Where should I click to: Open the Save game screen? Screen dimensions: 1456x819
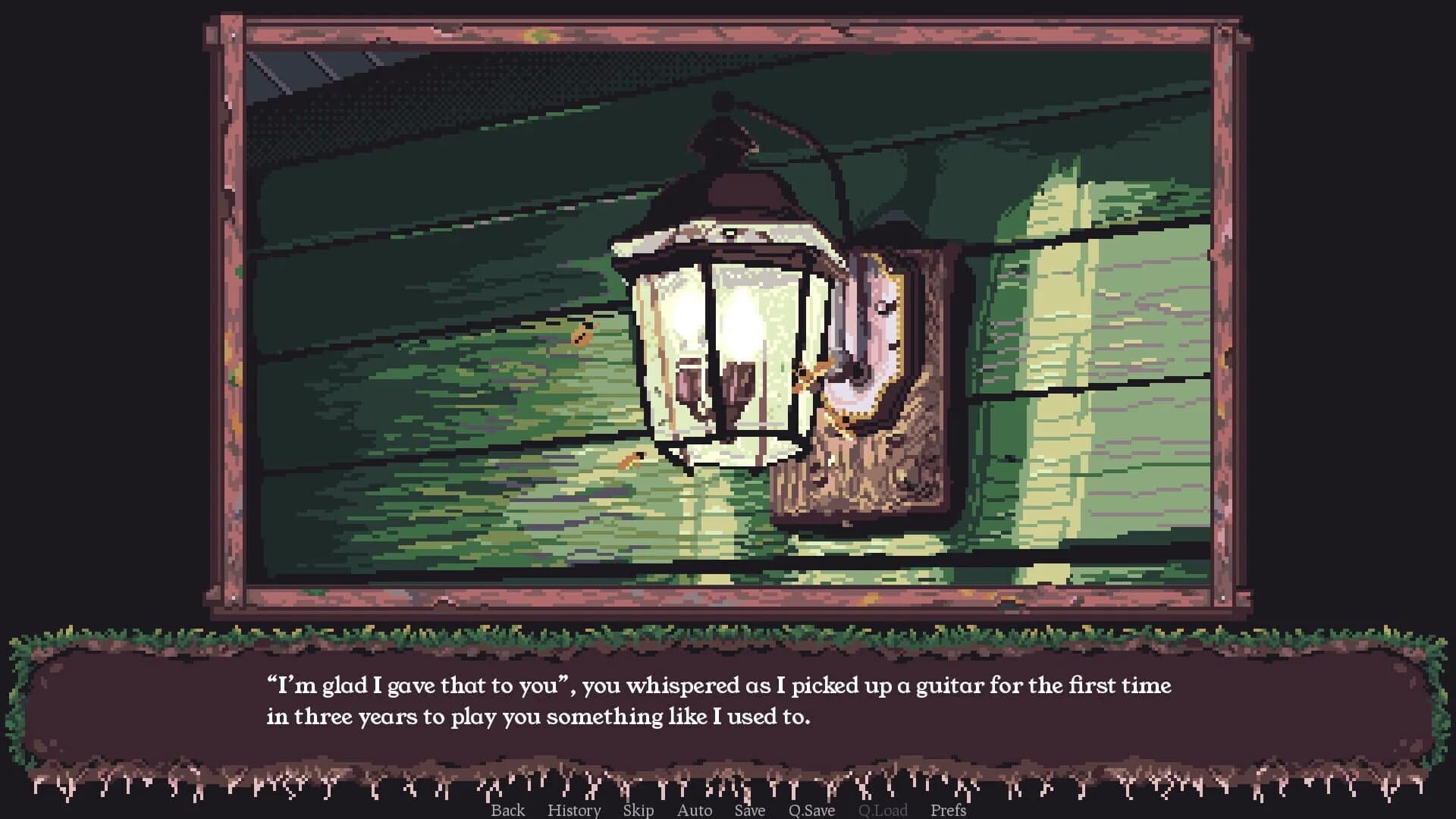(x=749, y=810)
